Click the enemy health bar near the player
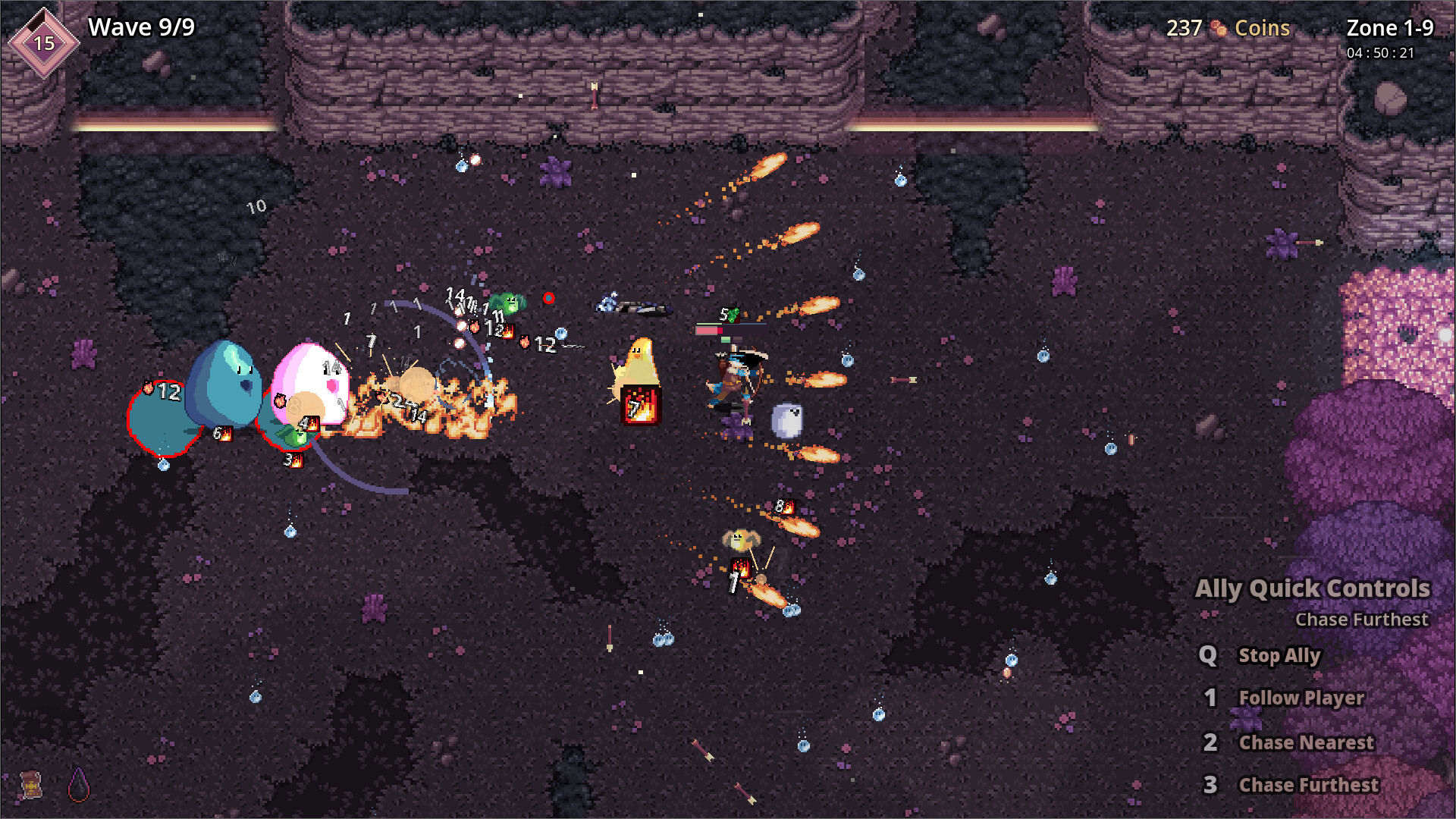The height and width of the screenshot is (819, 1456). click(708, 330)
